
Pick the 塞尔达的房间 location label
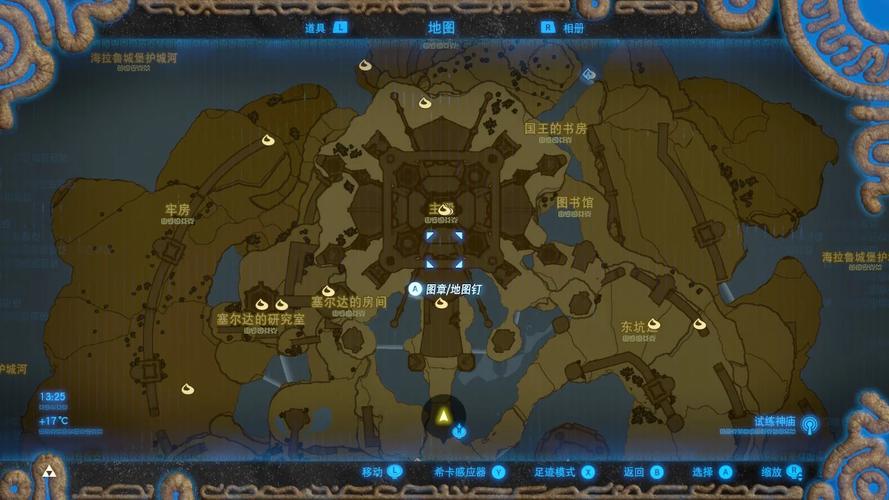coord(348,301)
